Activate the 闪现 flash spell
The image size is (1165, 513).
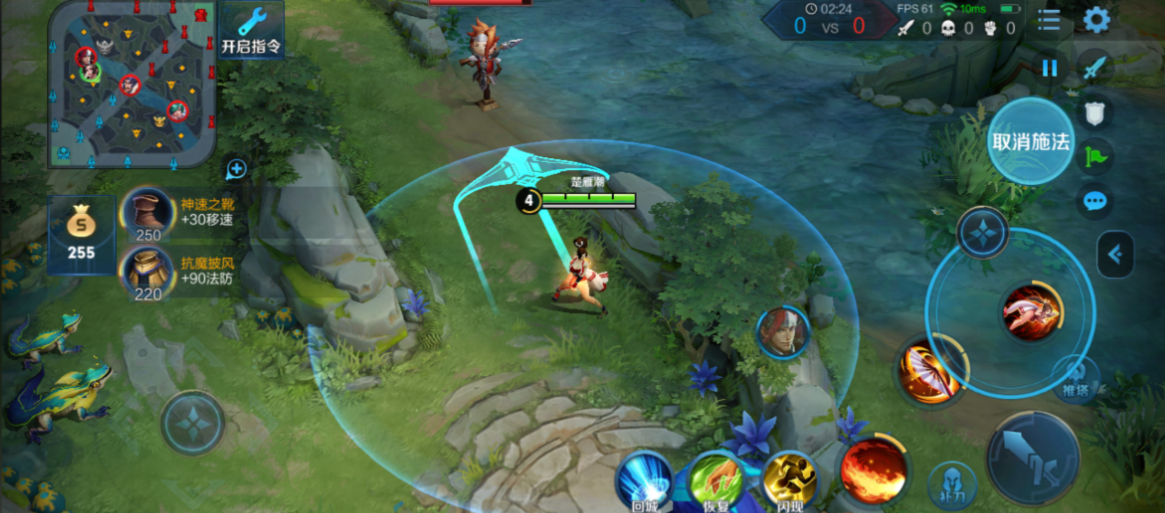(790, 480)
